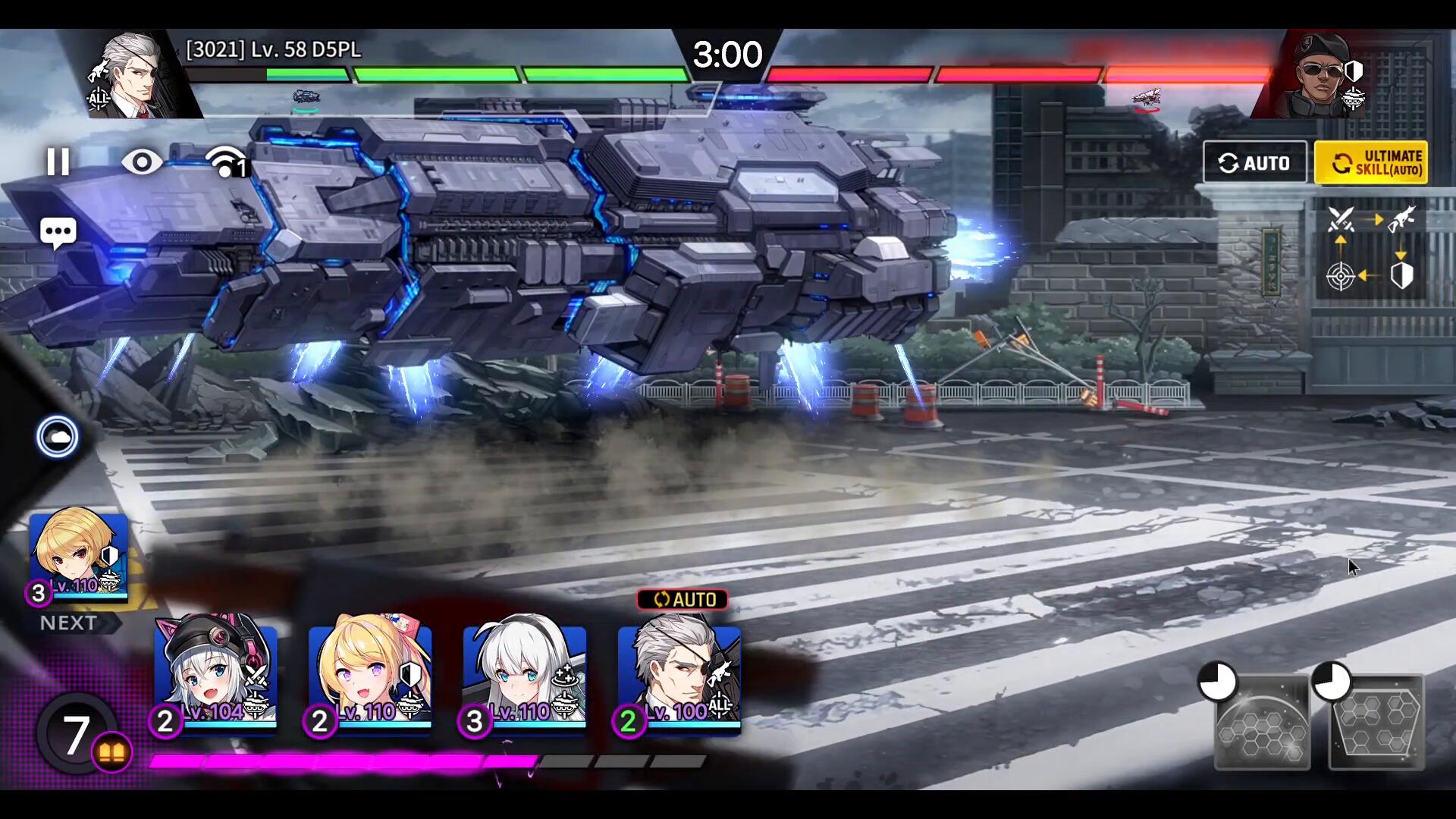Toggle the AUTO battle button

[x=1255, y=162]
